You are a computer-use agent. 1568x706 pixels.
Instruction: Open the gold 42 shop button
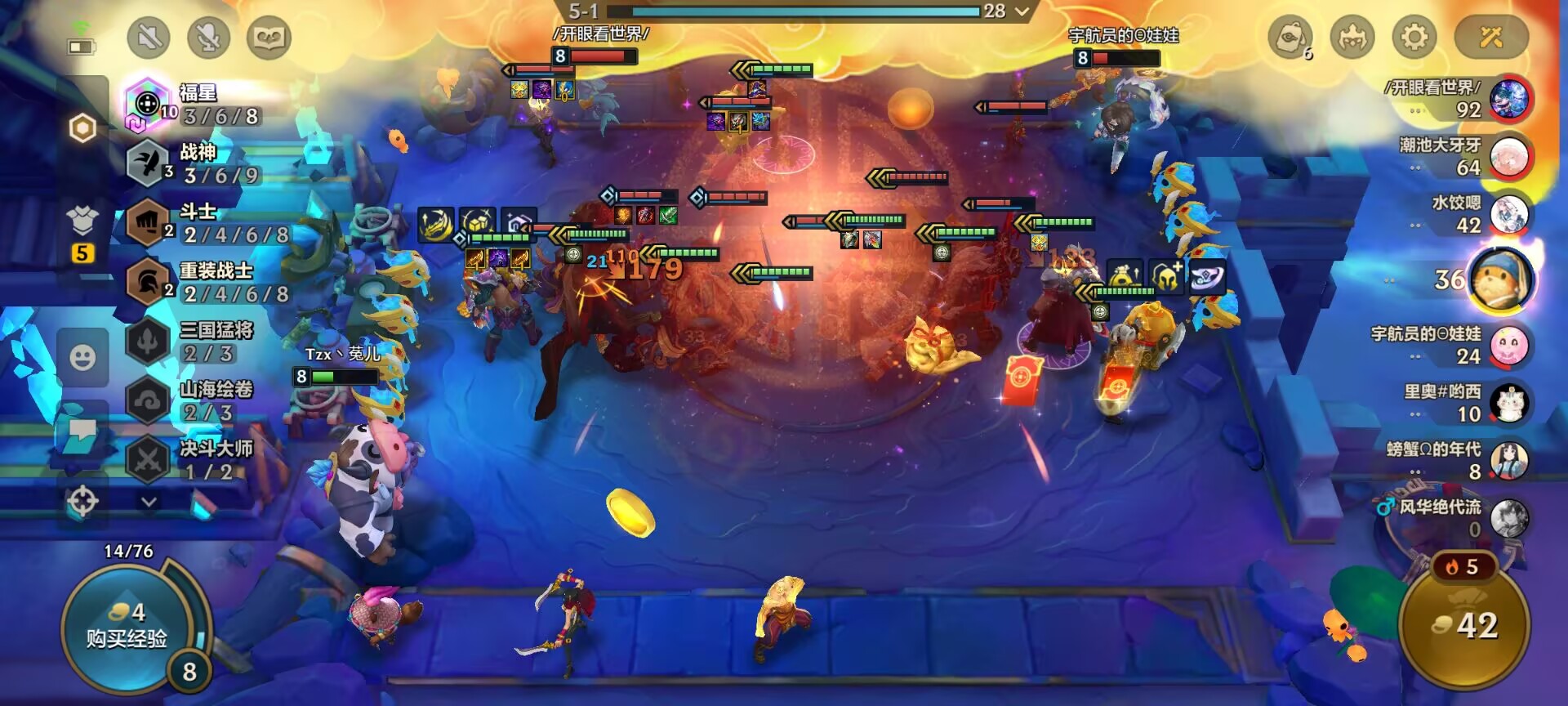coord(1465,626)
